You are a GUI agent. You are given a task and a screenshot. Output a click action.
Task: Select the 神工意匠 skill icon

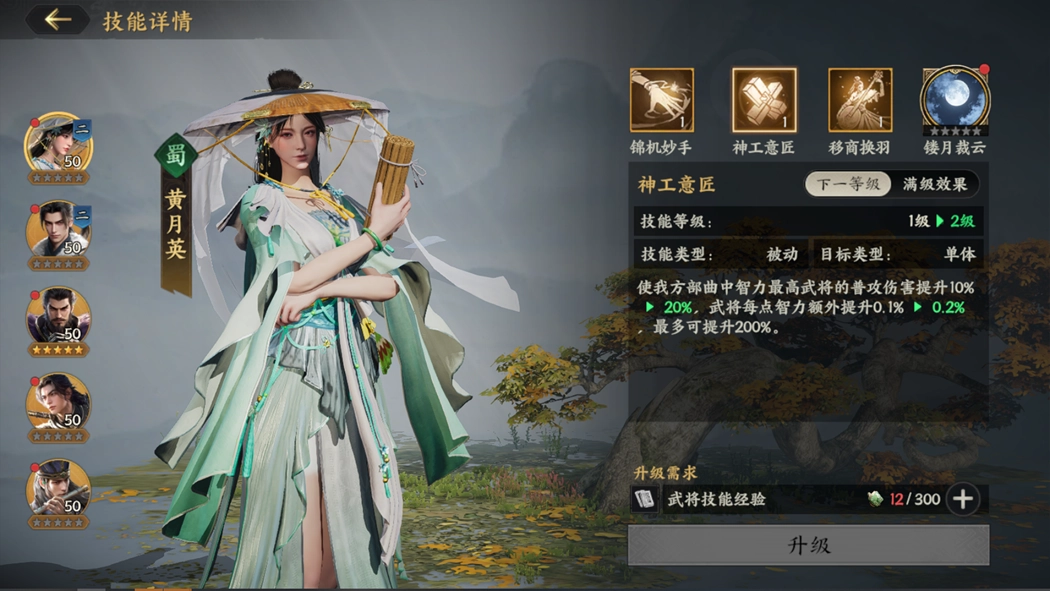coord(764,100)
